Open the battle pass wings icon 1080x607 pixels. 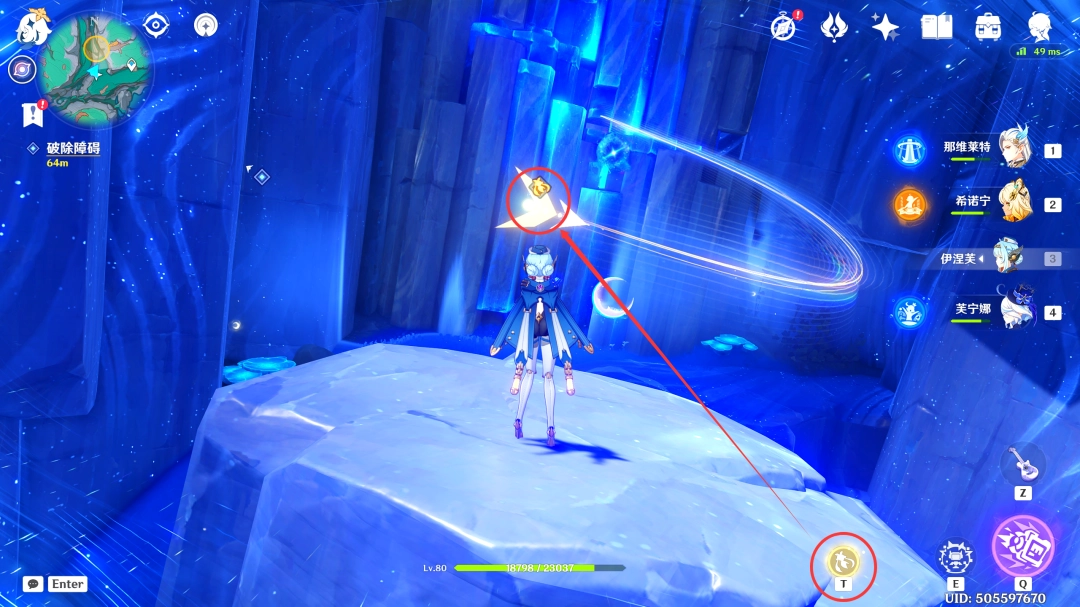pyautogui.click(x=835, y=27)
